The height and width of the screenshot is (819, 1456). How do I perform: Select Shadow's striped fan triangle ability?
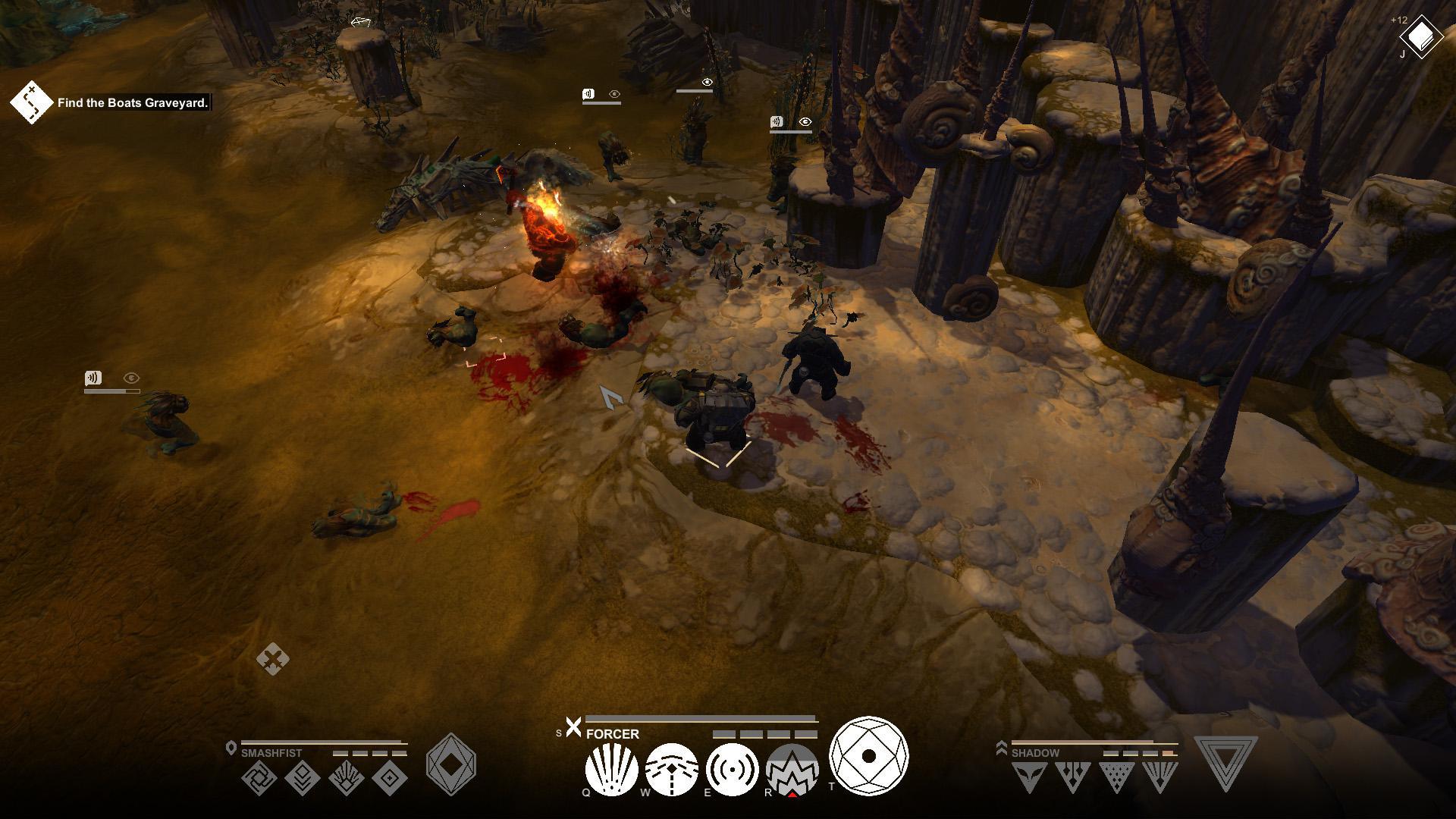pyautogui.click(x=1160, y=777)
